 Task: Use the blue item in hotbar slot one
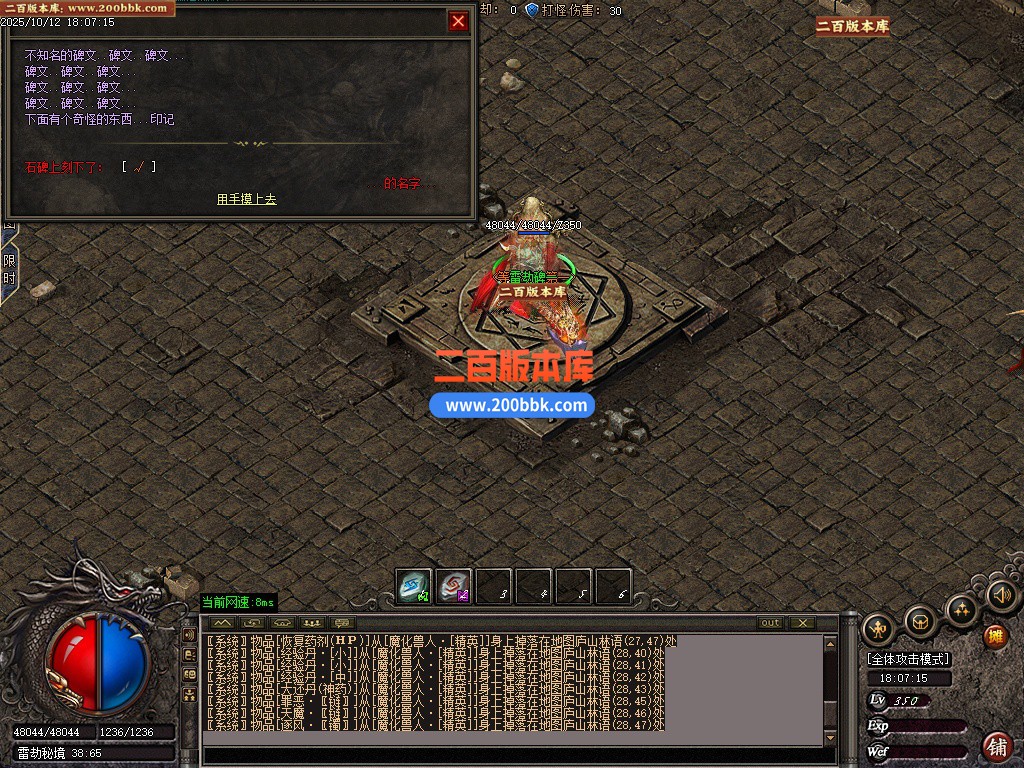point(413,587)
